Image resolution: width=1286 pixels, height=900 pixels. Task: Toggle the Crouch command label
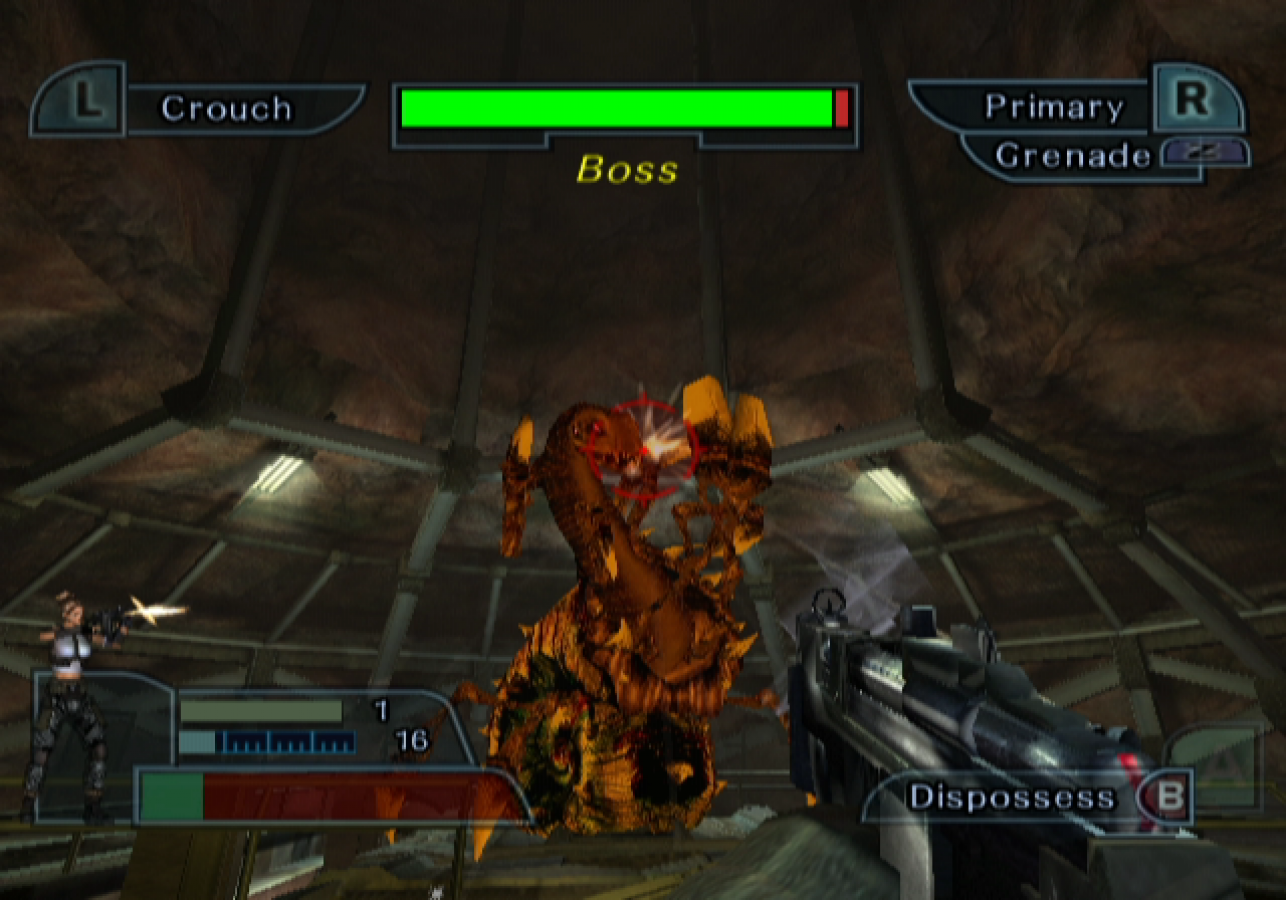pos(227,108)
